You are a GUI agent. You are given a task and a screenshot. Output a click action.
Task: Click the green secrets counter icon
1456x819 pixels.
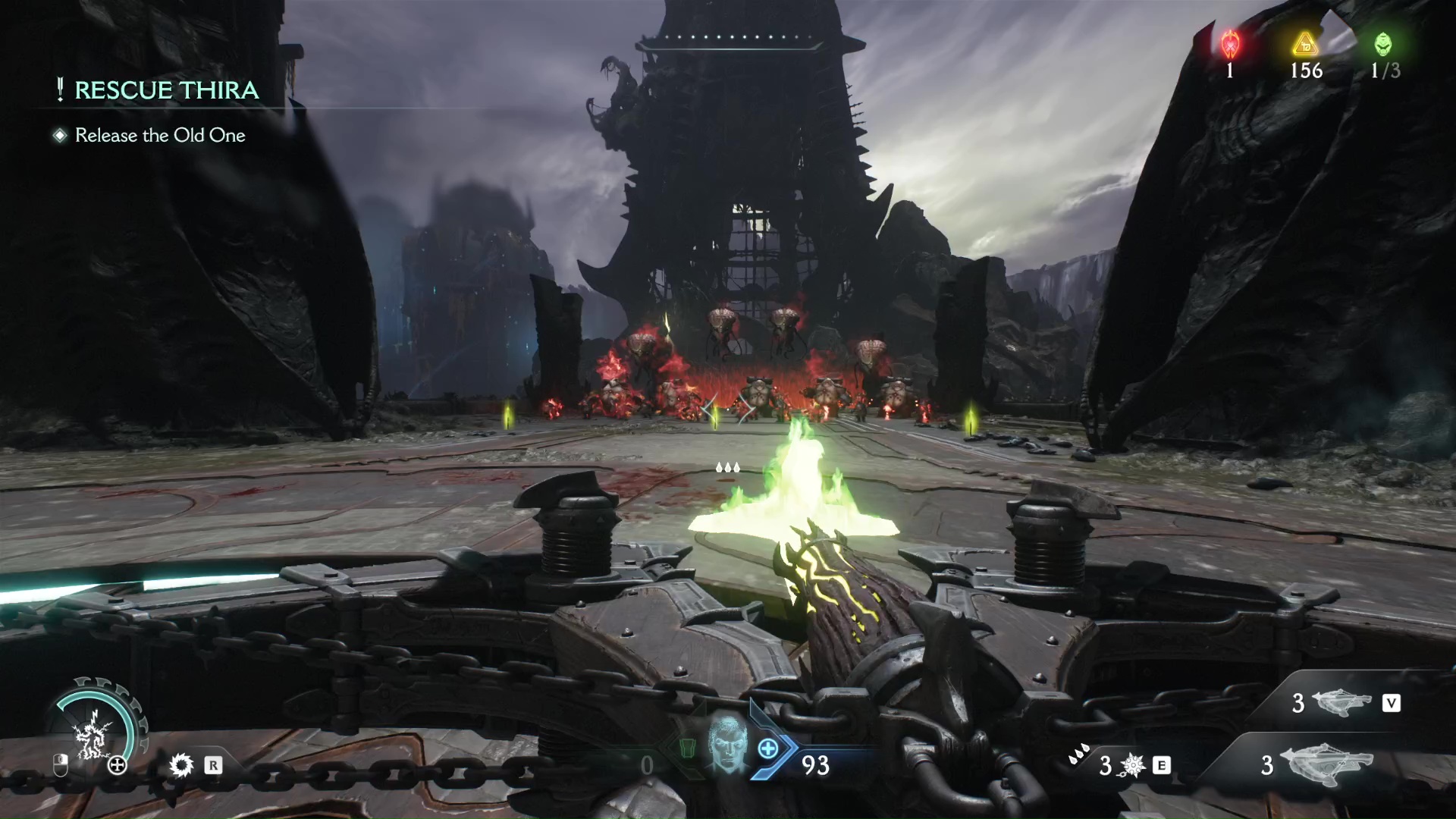click(x=1383, y=45)
